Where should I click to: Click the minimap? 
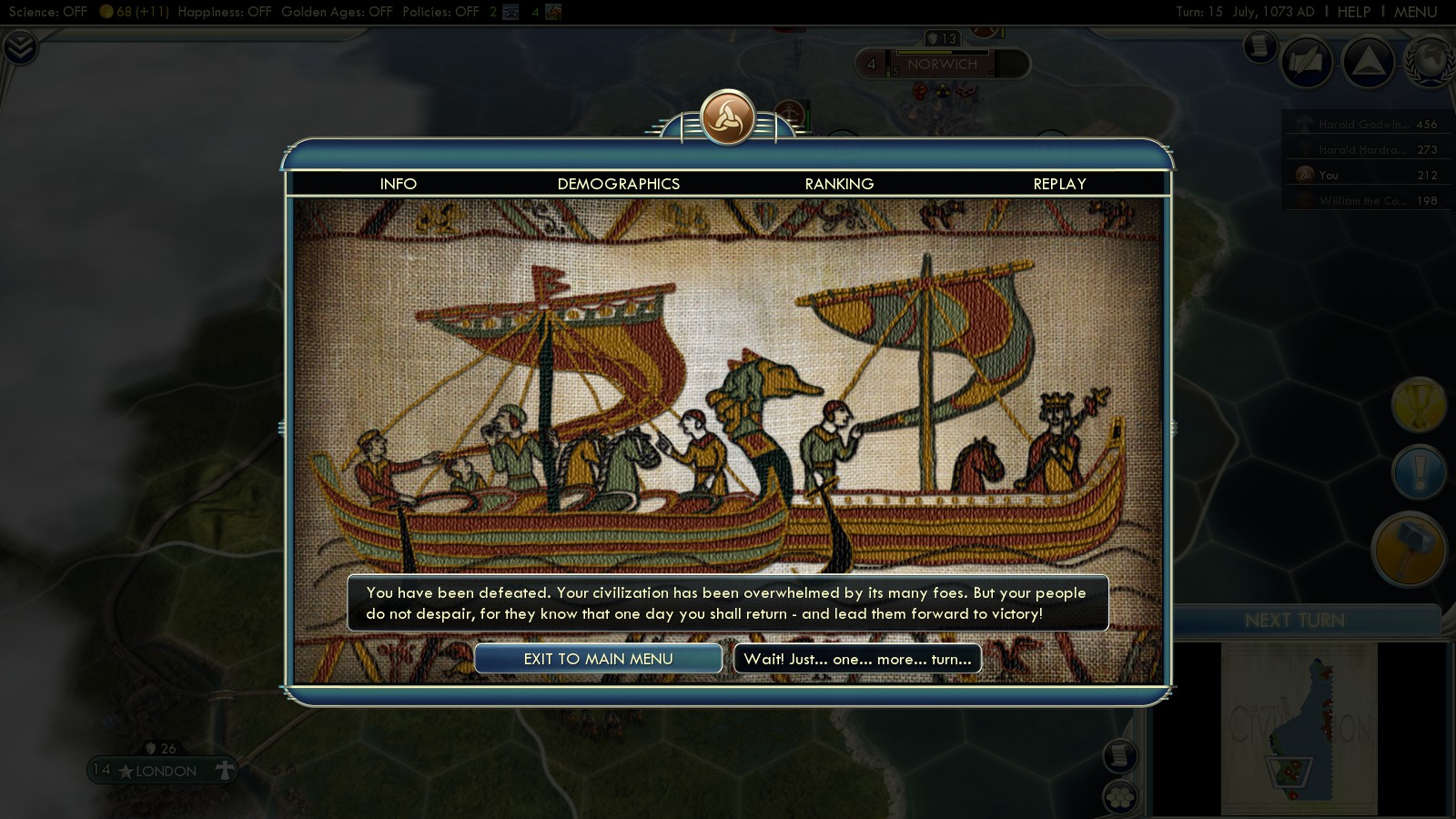(1299, 728)
